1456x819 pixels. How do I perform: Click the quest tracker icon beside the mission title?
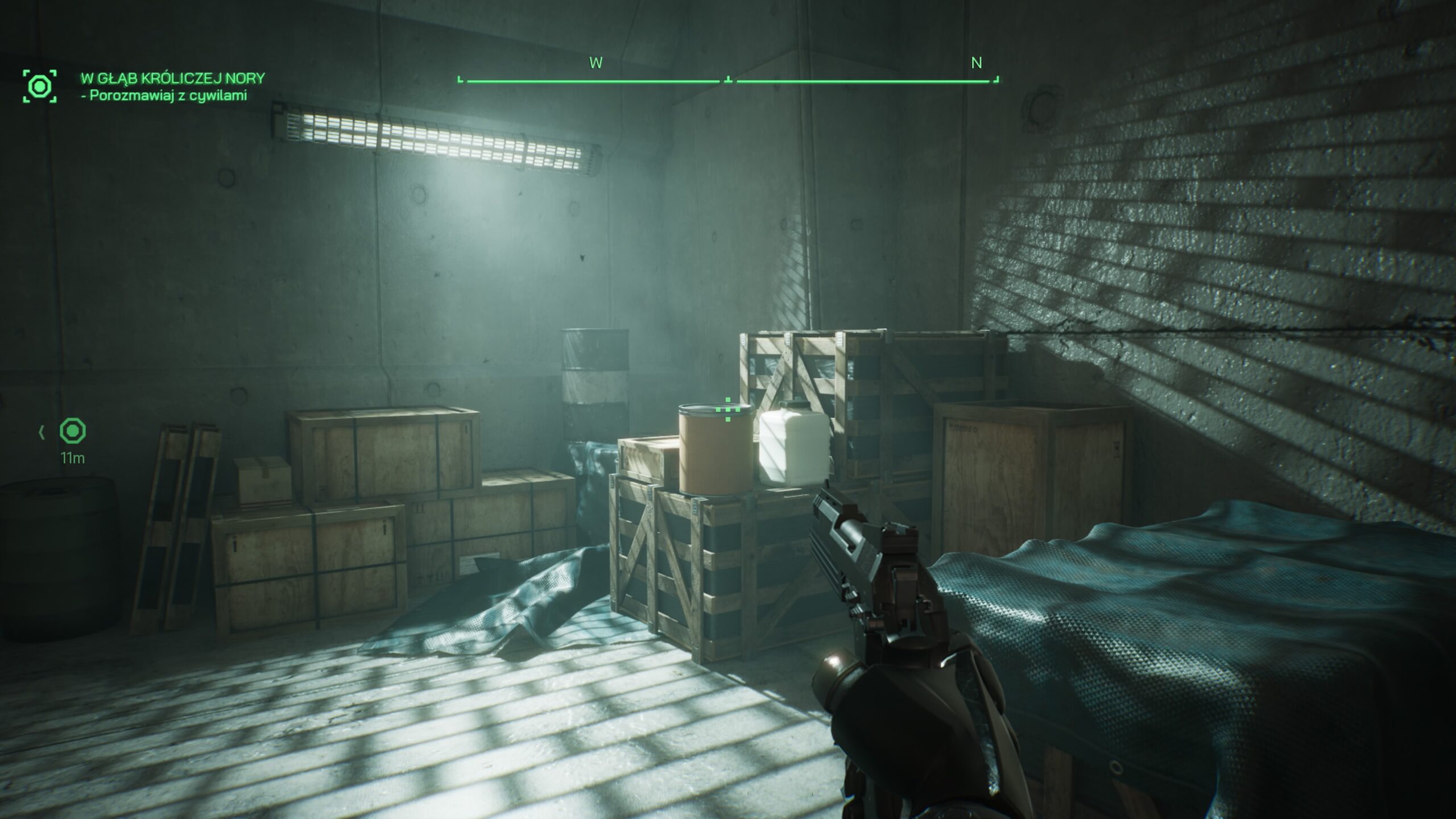pos(40,86)
